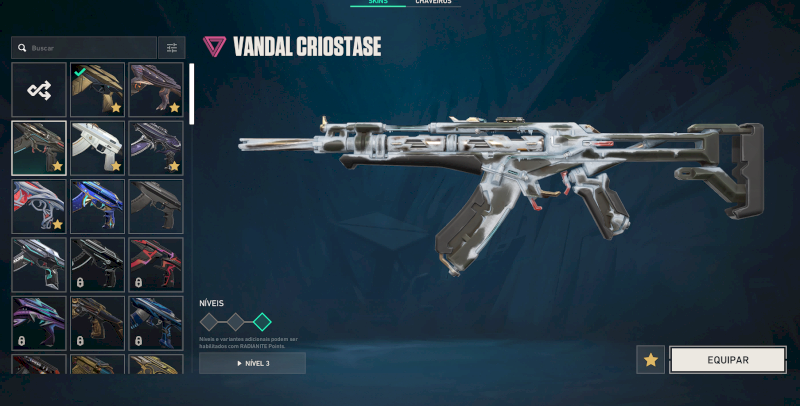Pick the red and white Vandal skin
The width and height of the screenshot is (800, 406).
coord(39,206)
